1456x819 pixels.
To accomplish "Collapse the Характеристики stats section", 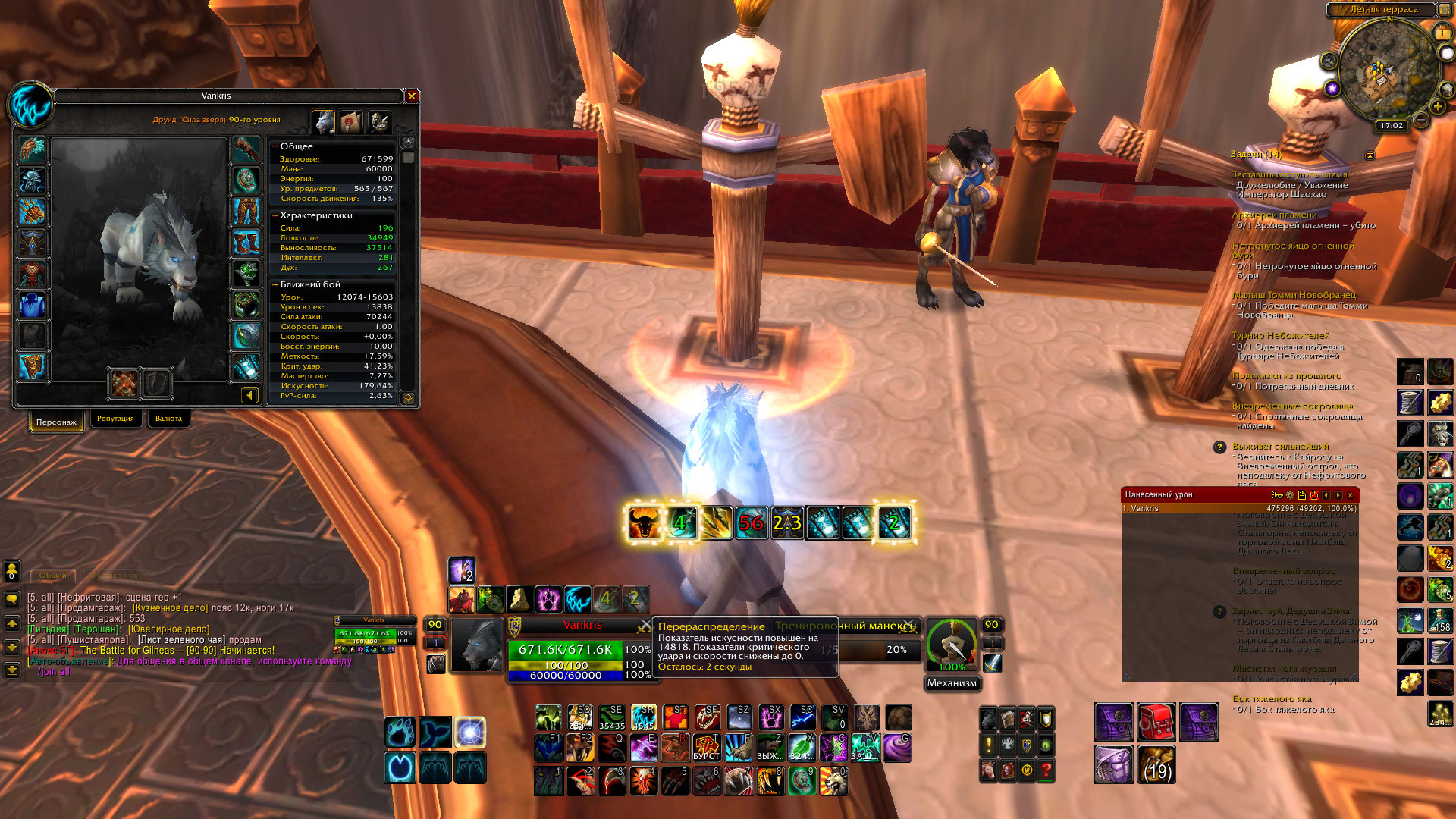I will pyautogui.click(x=275, y=215).
